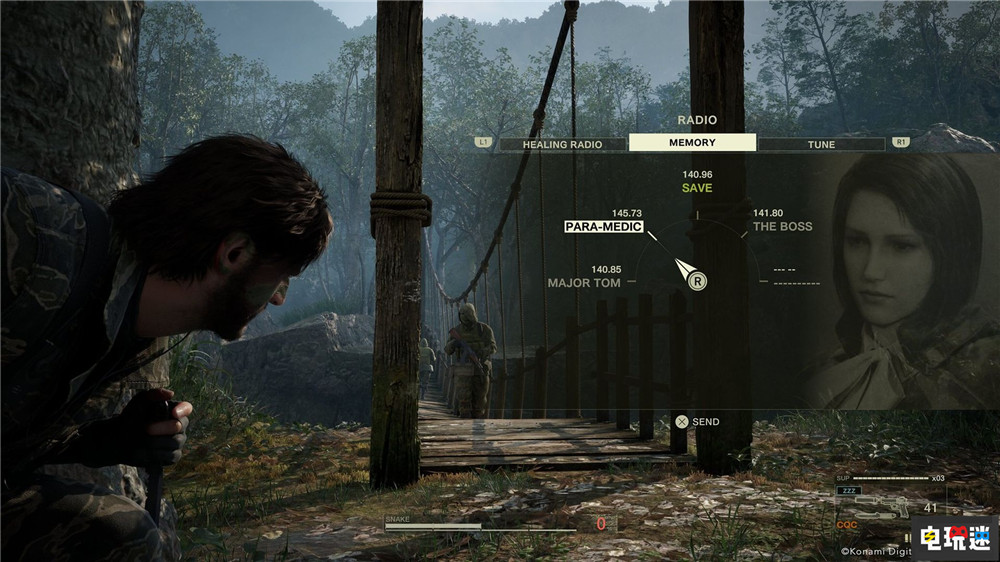Select the MAJOR TOM frequency

(x=584, y=283)
